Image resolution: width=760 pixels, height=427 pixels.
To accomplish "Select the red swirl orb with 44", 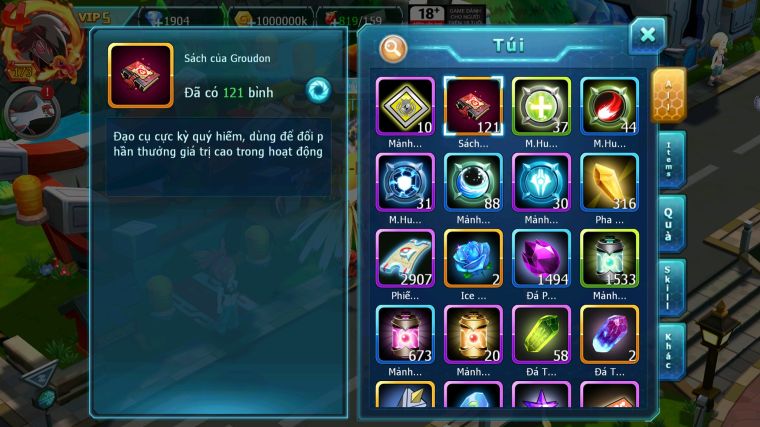I will 609,105.
